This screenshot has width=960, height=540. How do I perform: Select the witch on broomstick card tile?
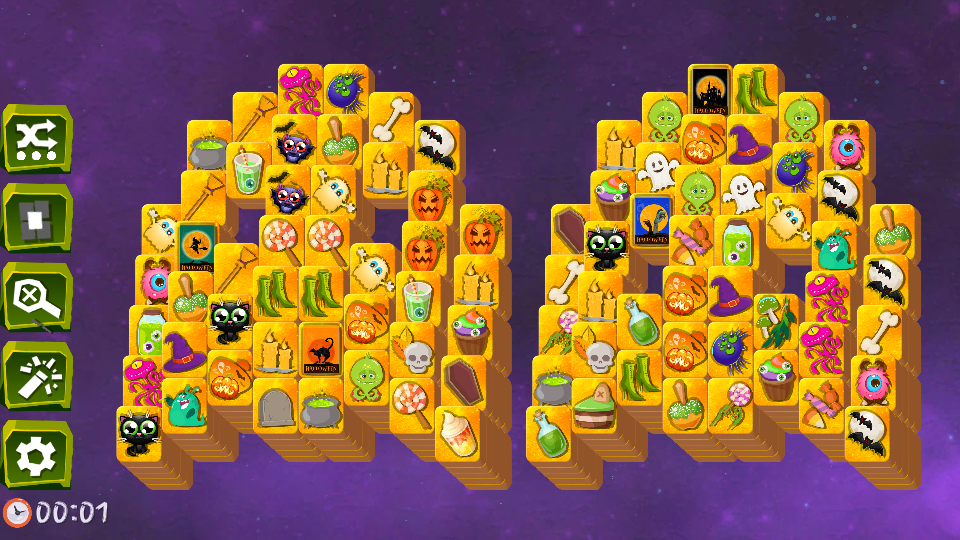tap(197, 247)
